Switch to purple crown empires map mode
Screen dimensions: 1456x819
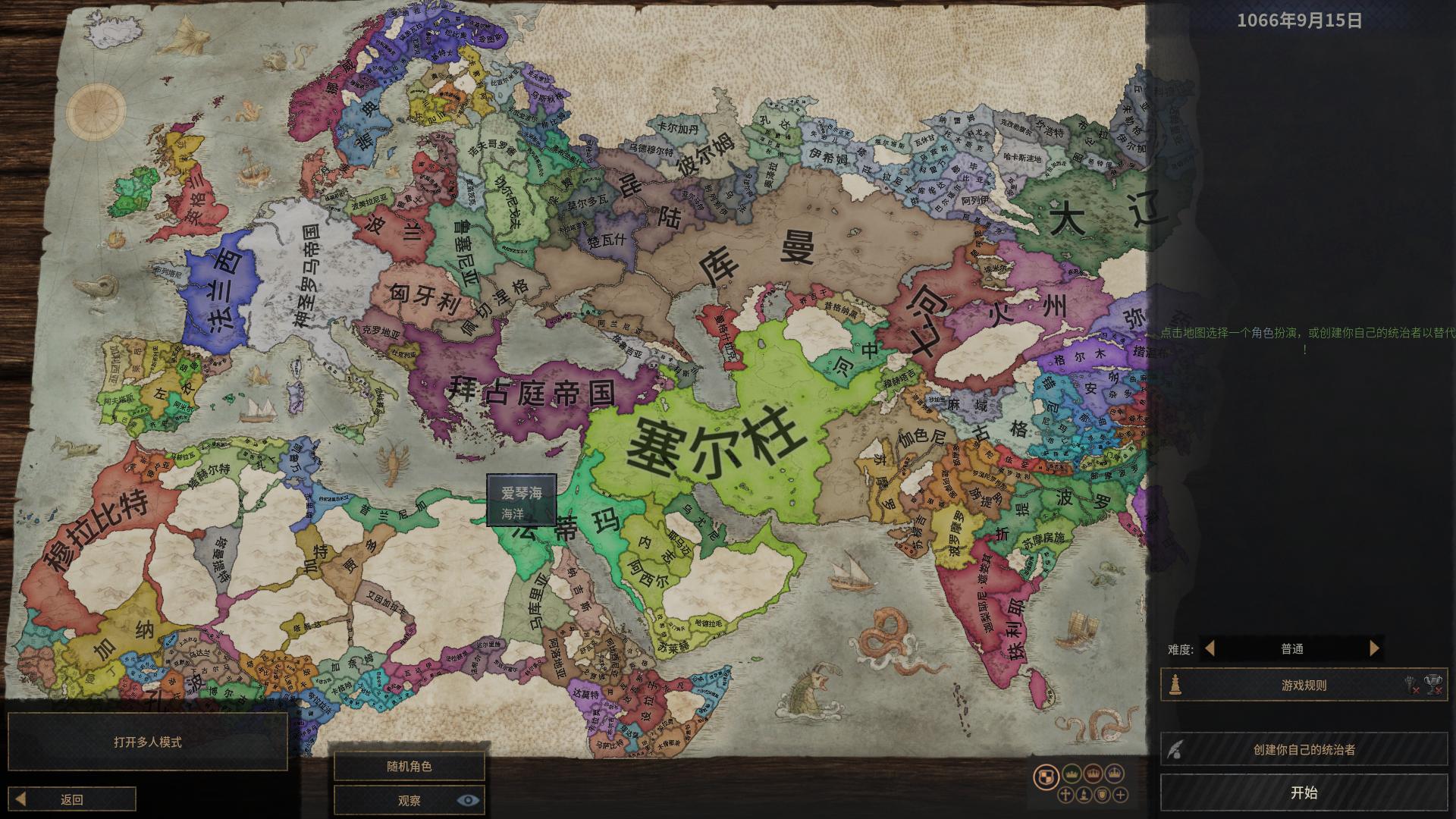click(1114, 773)
